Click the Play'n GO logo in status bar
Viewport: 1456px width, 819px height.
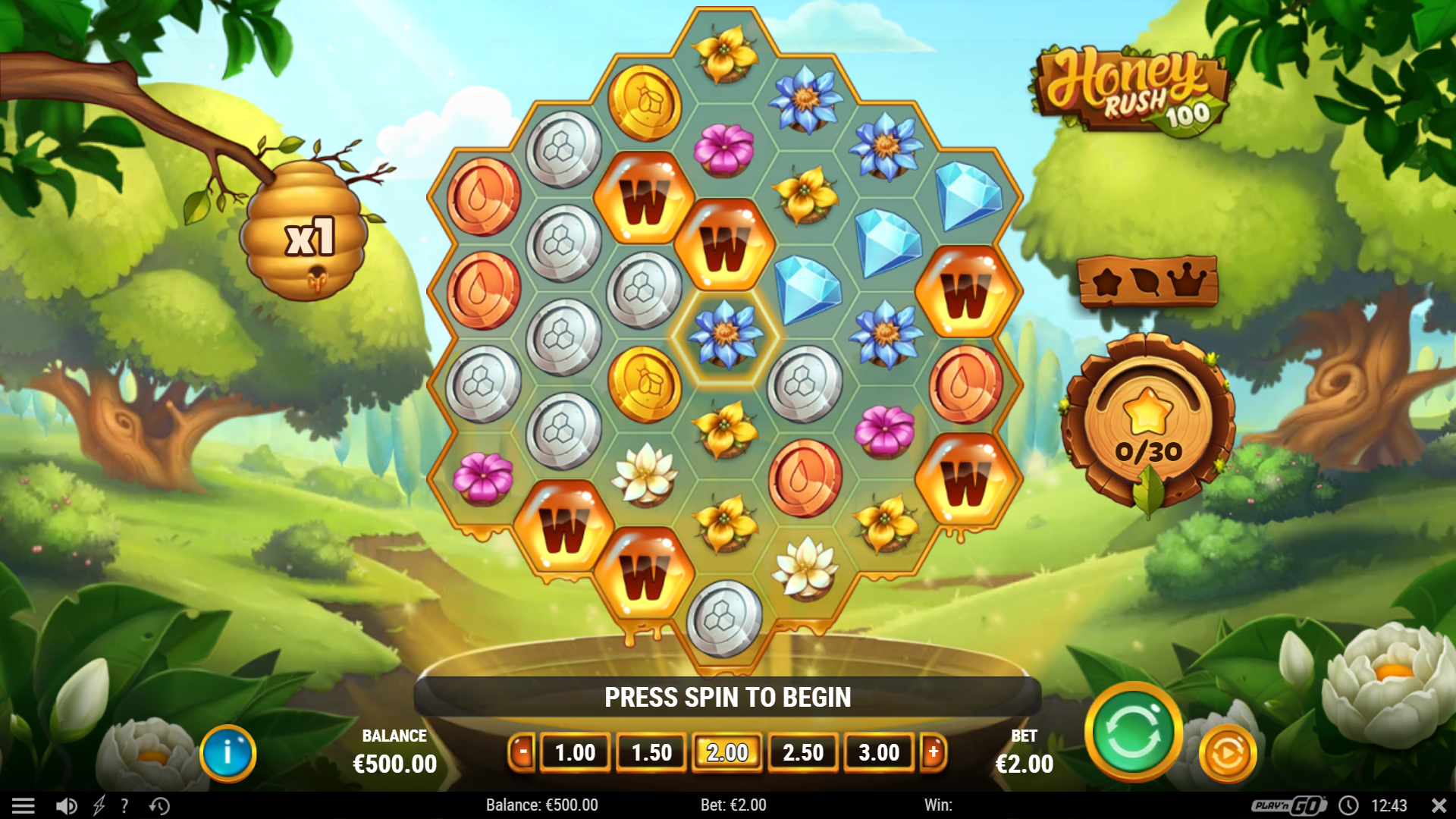point(1288,805)
